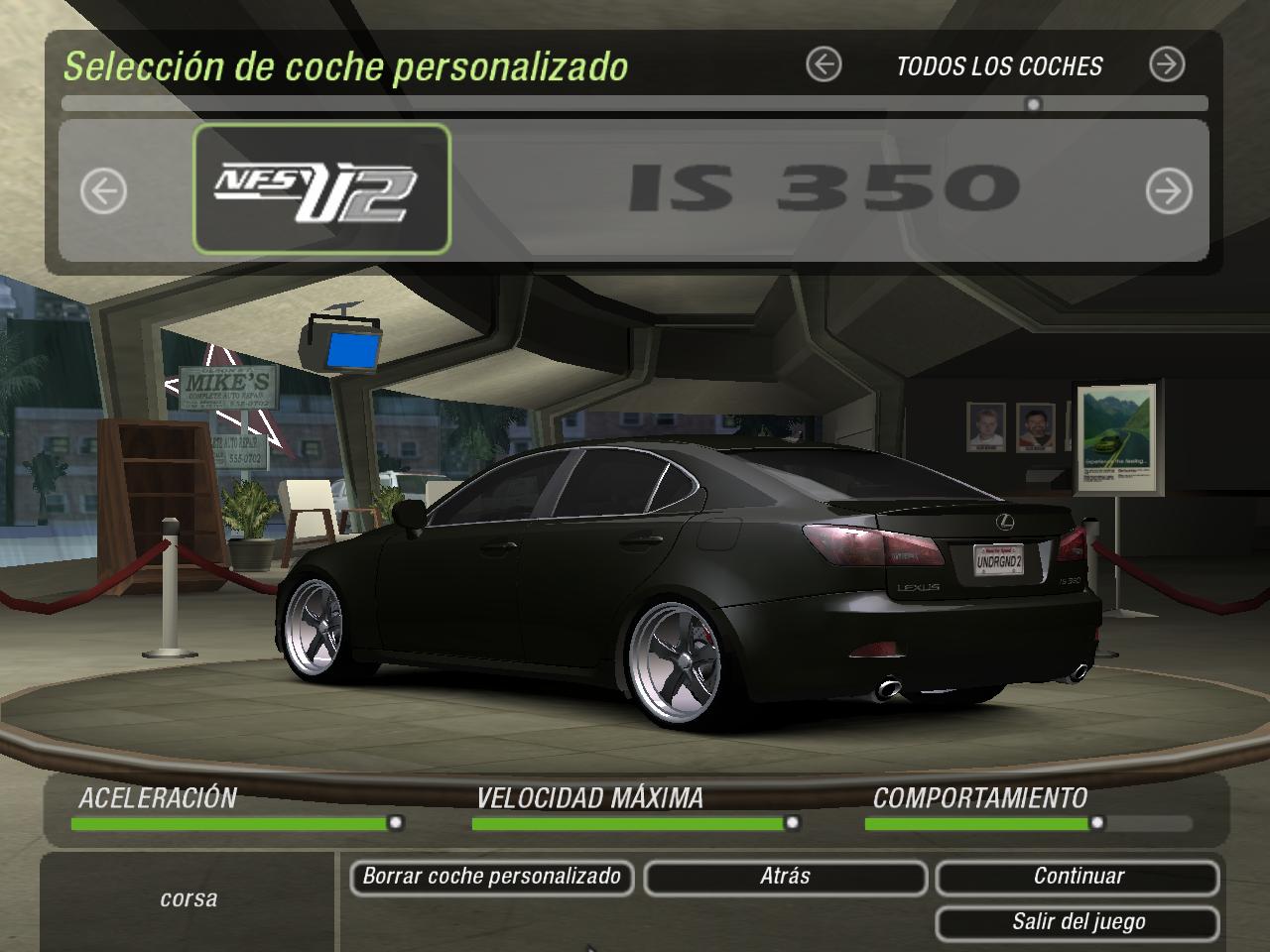The height and width of the screenshot is (952, 1270).
Task: Choose Salir del juego to quit
Action: click(1078, 923)
